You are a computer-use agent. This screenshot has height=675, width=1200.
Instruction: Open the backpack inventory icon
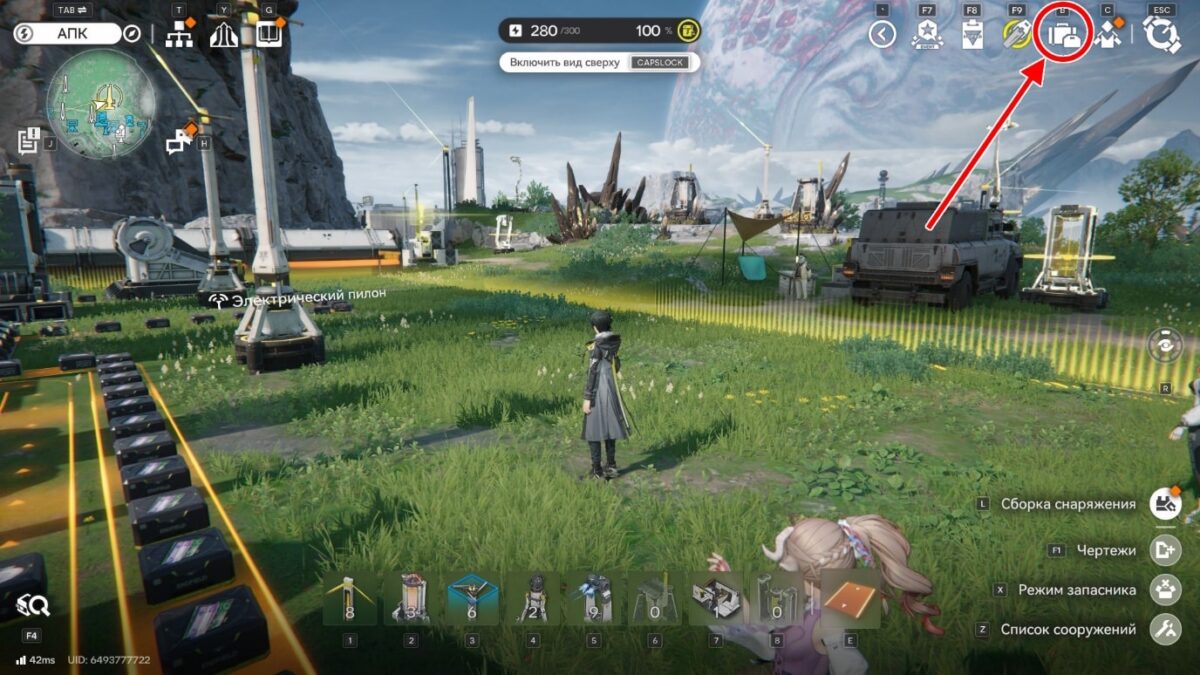[x=1064, y=35]
